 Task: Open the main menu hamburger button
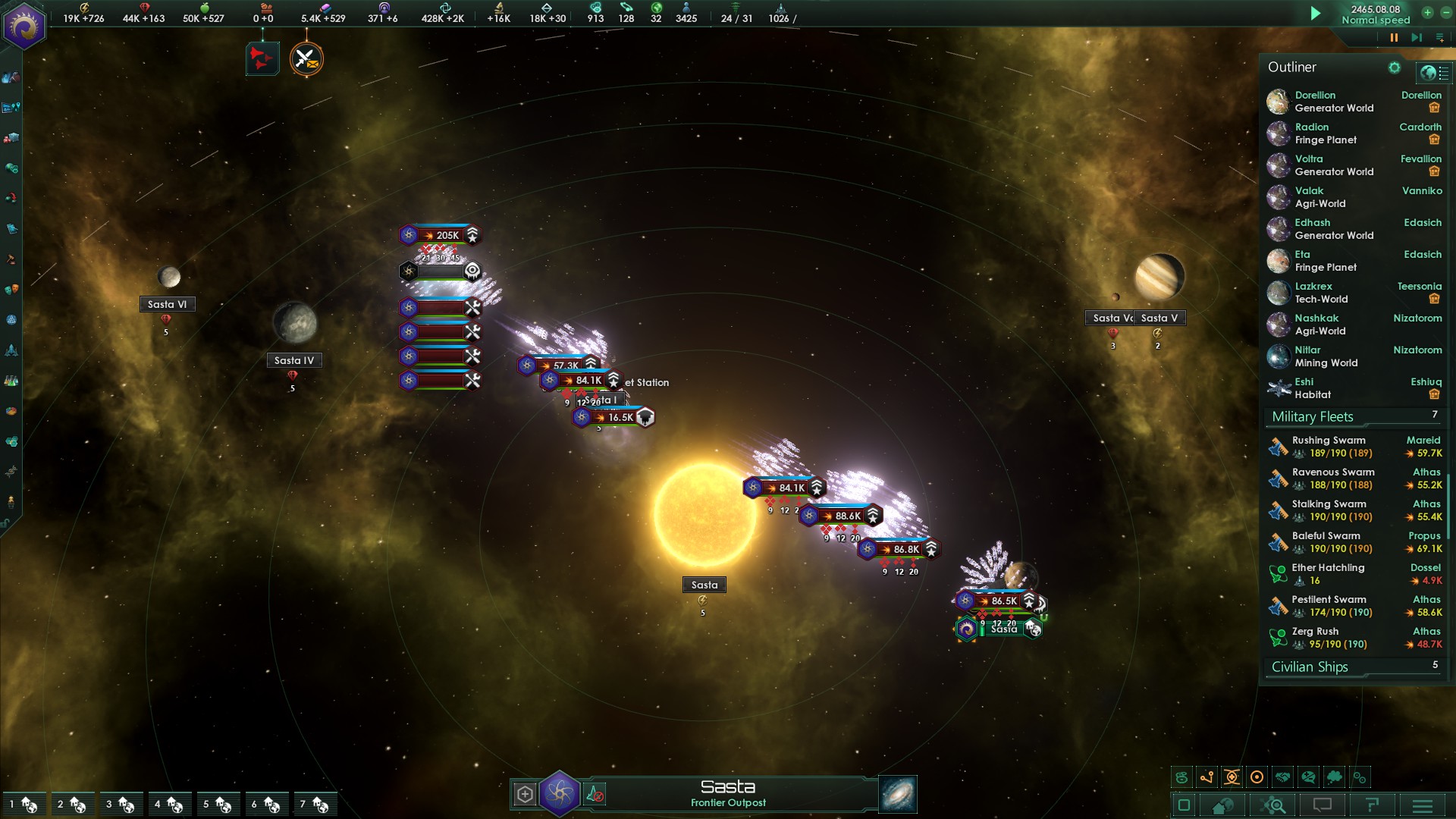pos(1423,805)
